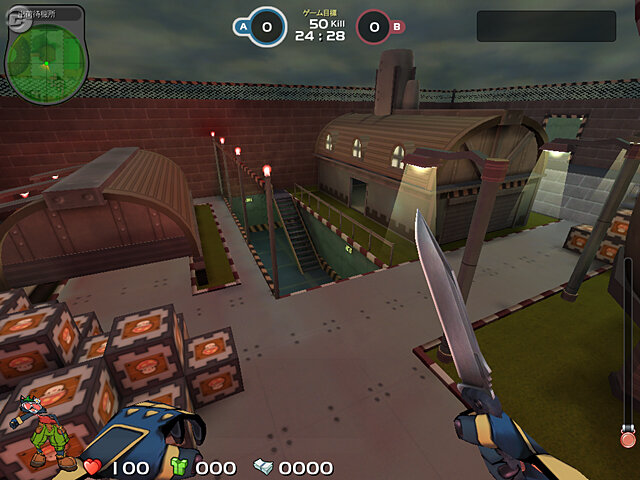Select the red team B badge
Viewport: 640px width, 480px height.
click(397, 28)
